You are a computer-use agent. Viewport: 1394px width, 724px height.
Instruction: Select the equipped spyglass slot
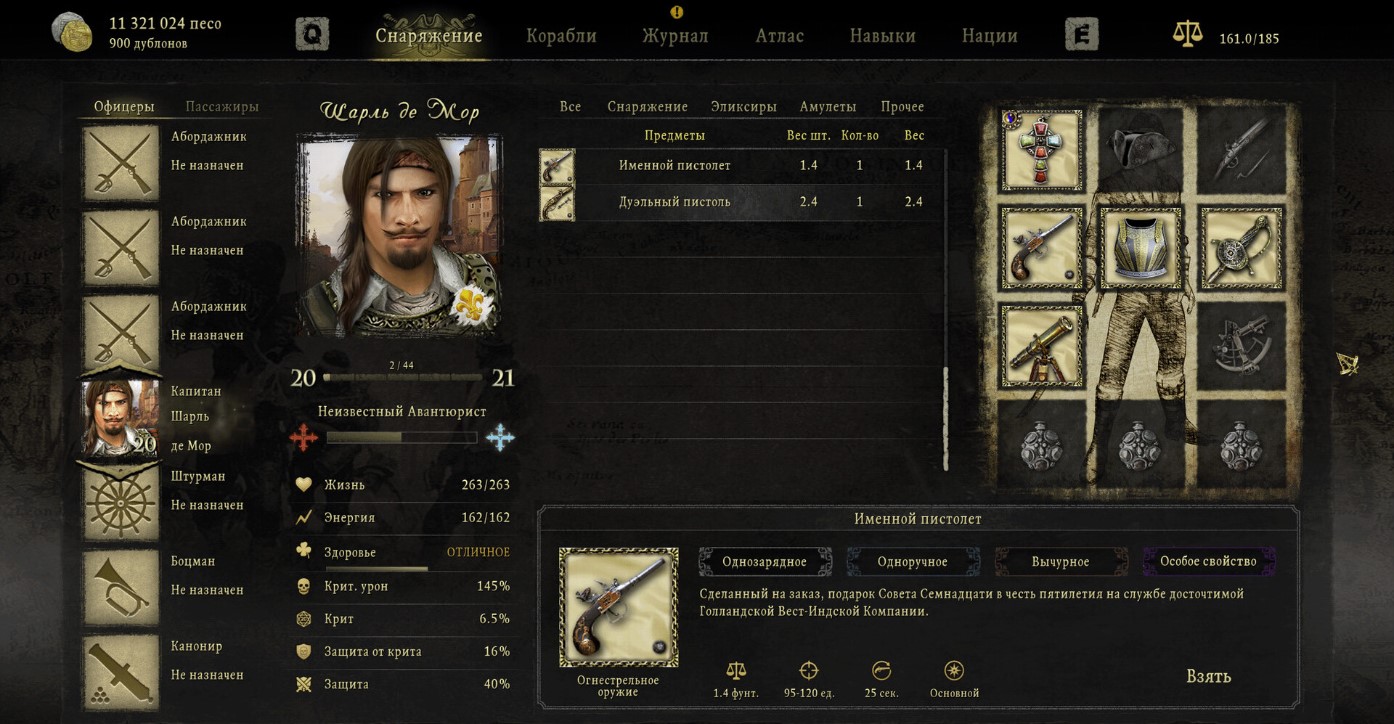click(x=1041, y=346)
